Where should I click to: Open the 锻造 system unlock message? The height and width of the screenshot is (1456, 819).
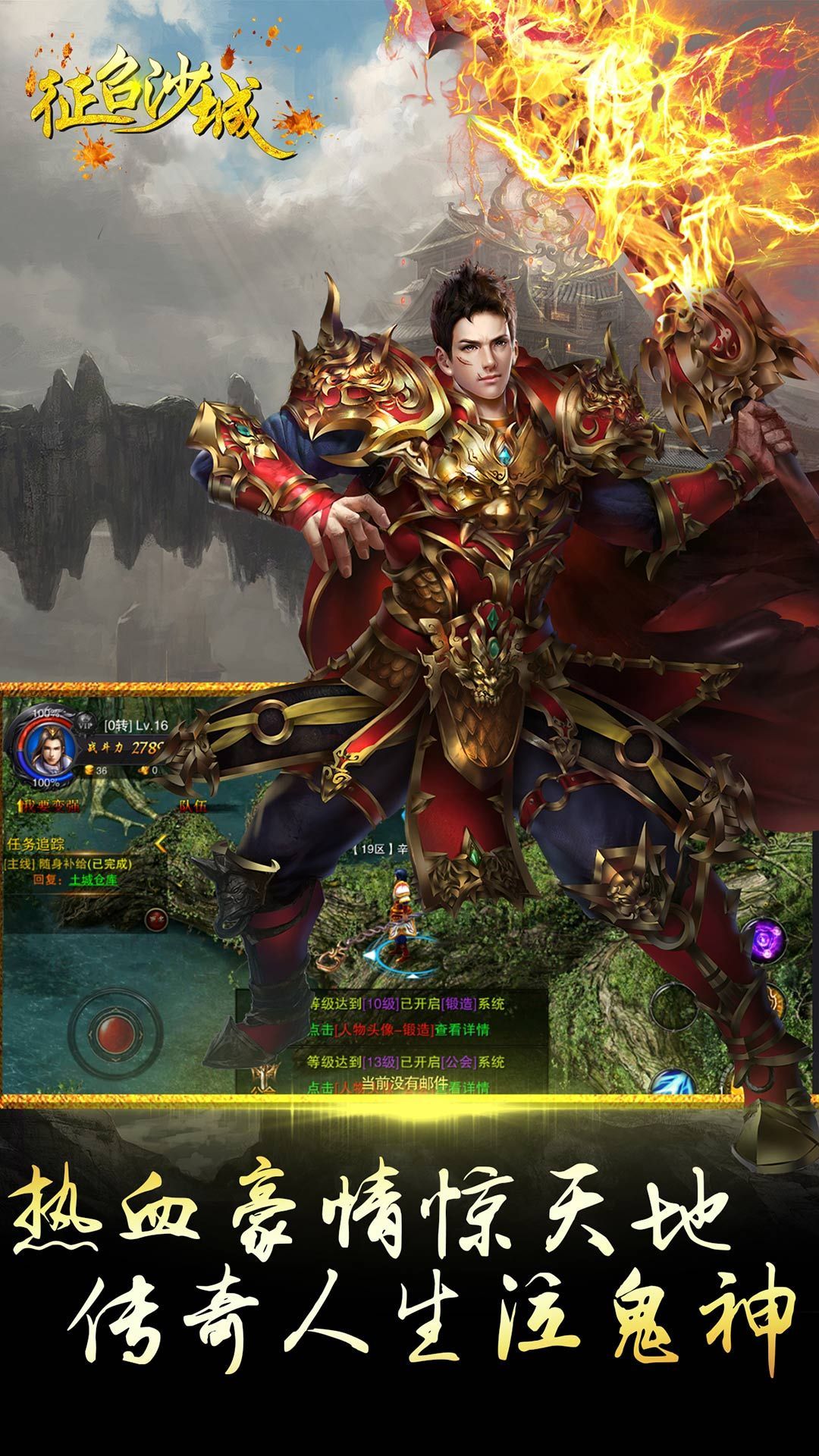pos(406,1016)
